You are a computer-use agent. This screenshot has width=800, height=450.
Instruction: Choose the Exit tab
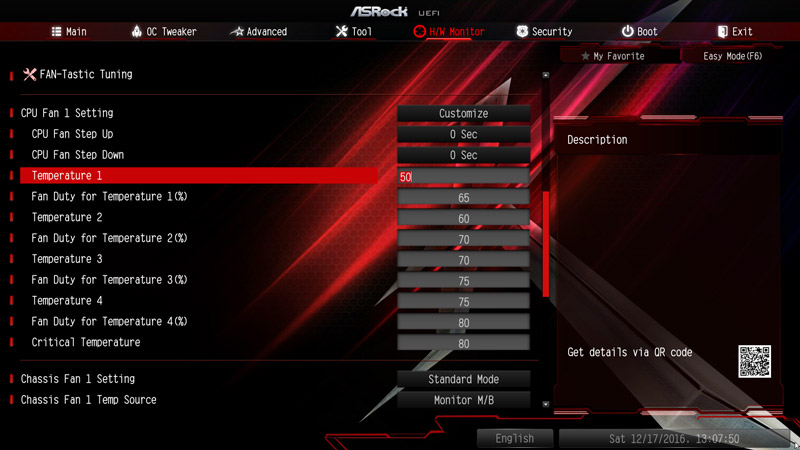[x=735, y=32]
